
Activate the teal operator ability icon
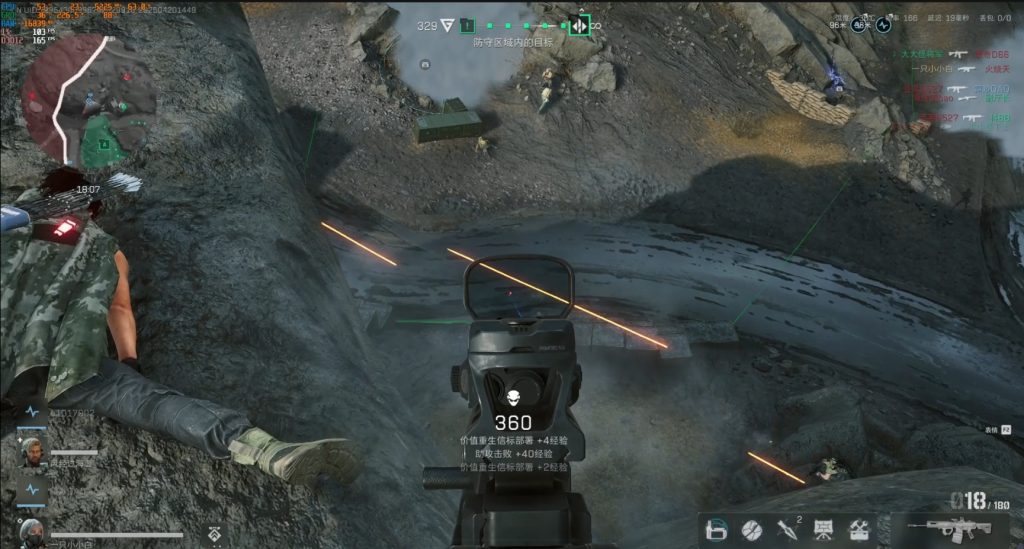716,529
